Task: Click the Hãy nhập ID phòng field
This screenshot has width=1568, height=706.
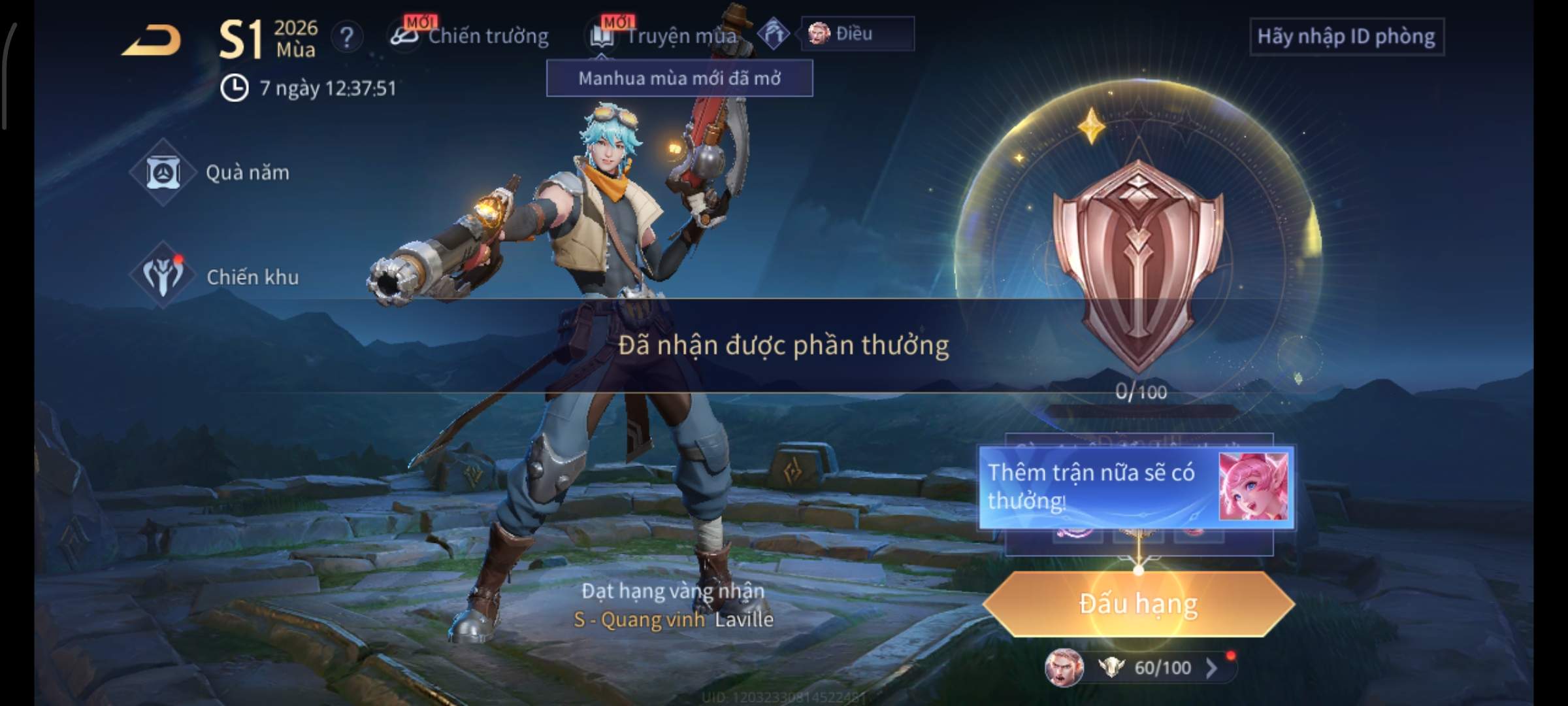Action: pos(1346,37)
